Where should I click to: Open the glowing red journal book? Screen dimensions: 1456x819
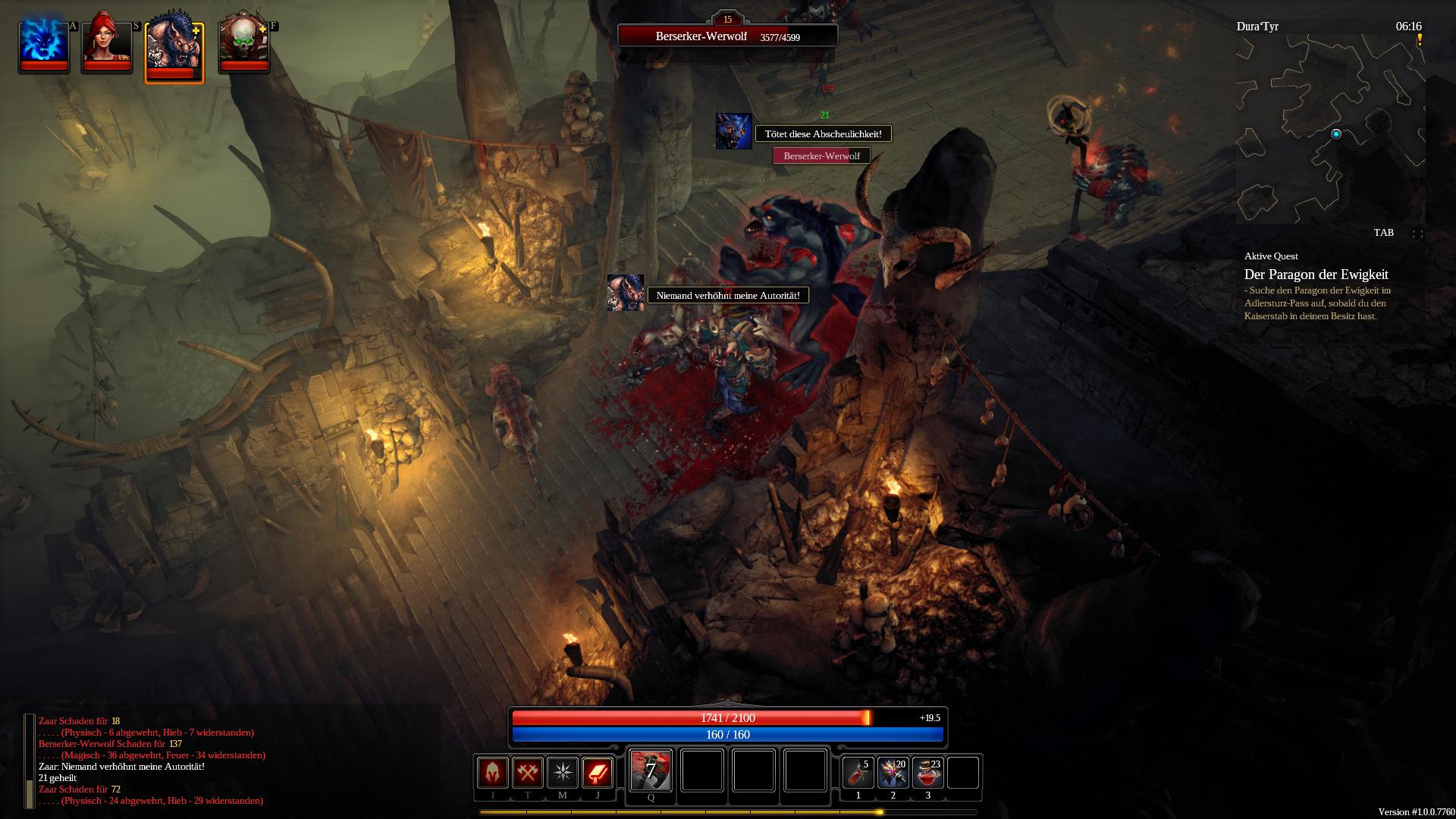coord(598,773)
